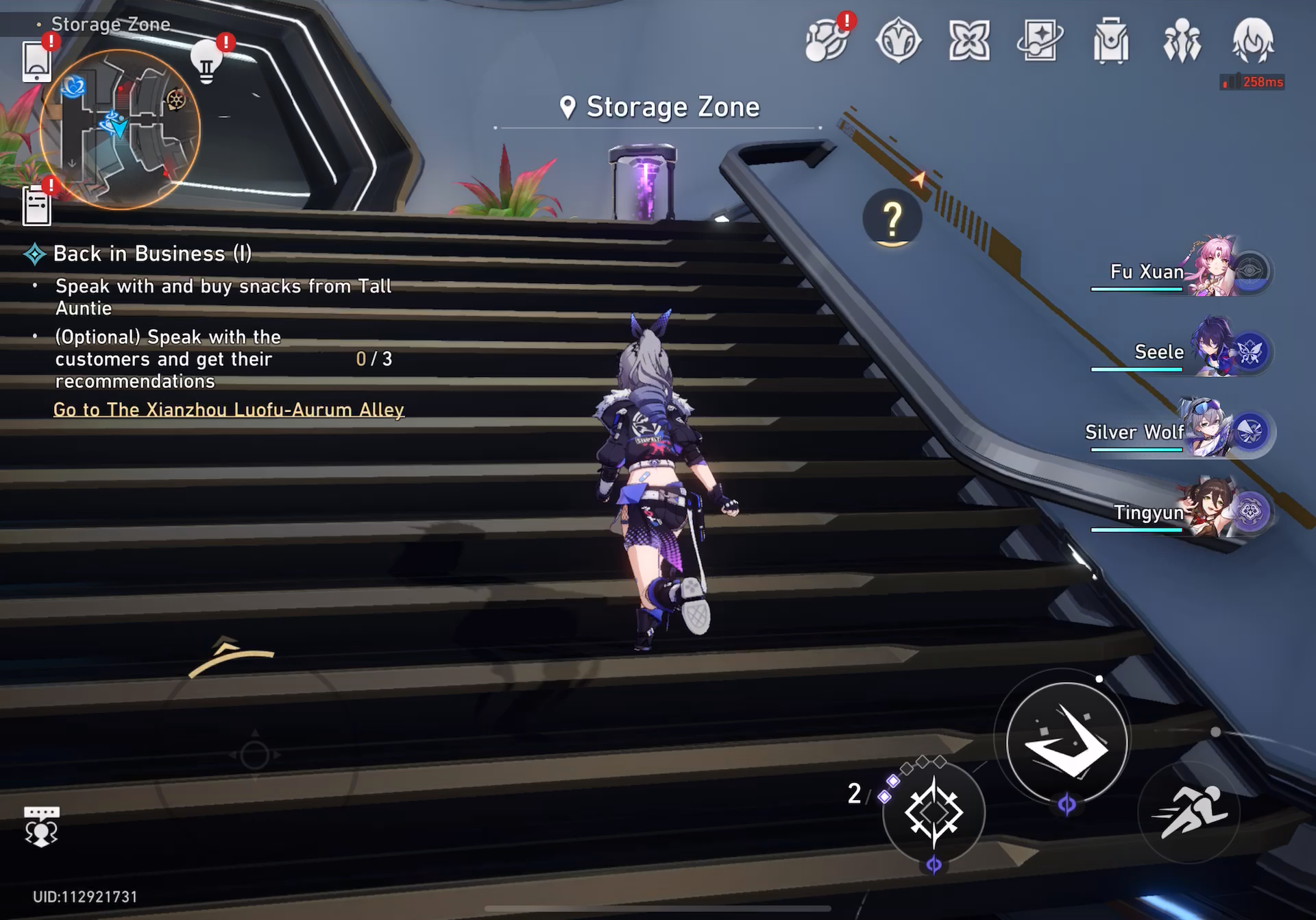Open the Warp star-pass icon
Image resolution: width=1316 pixels, height=920 pixels.
1040,40
